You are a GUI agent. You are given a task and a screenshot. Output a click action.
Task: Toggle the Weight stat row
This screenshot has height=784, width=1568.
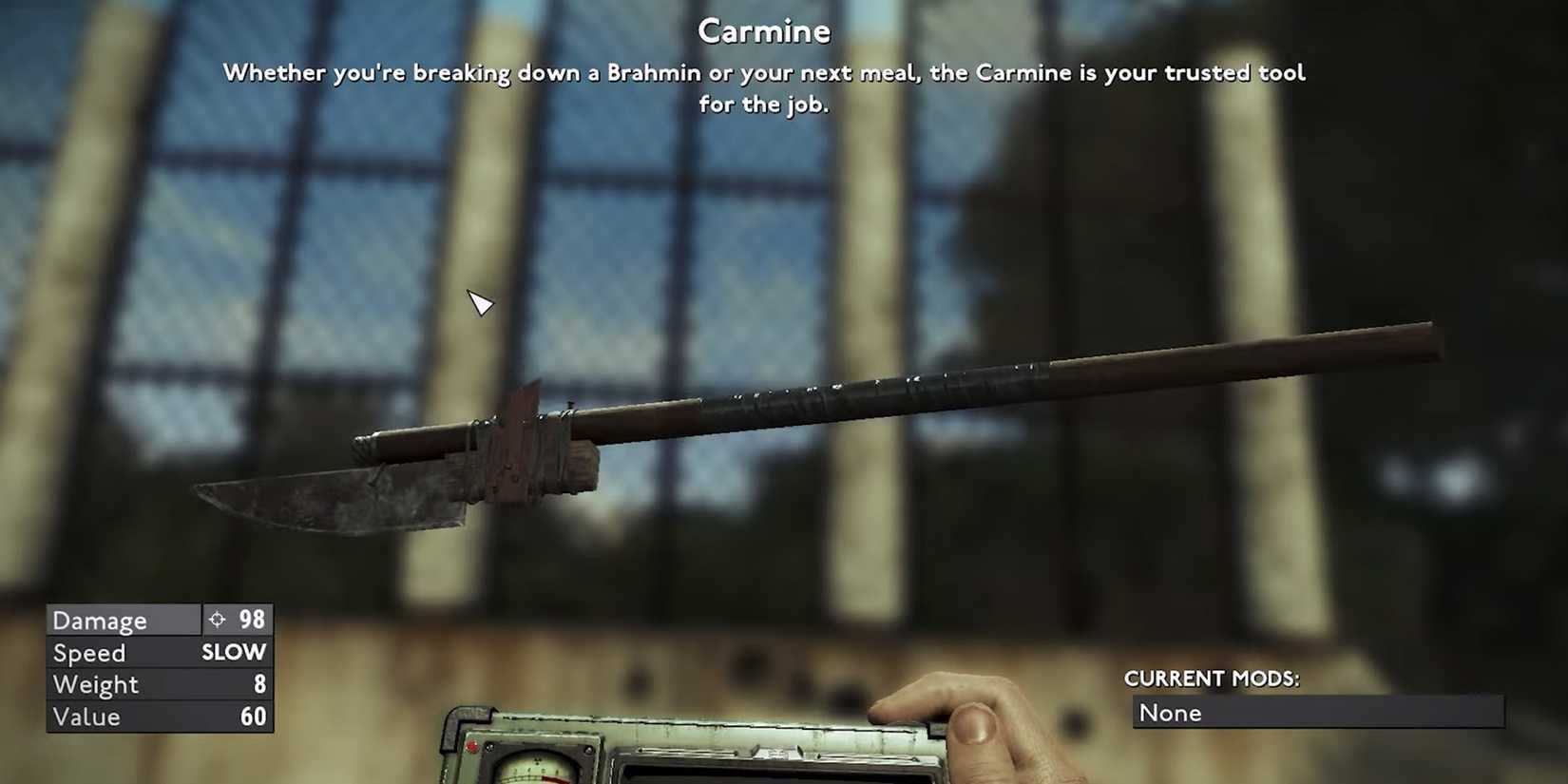122,684
